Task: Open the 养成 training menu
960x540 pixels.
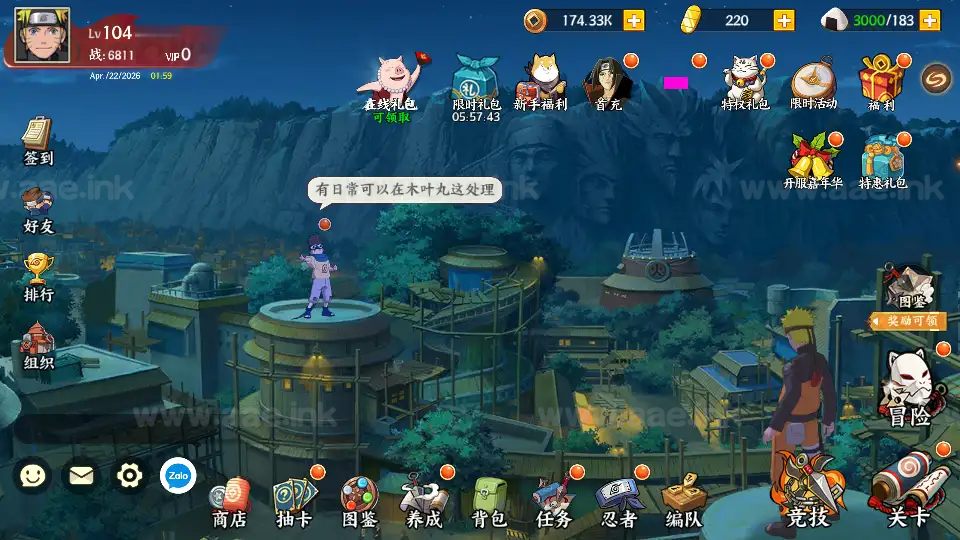Action: [x=423, y=501]
